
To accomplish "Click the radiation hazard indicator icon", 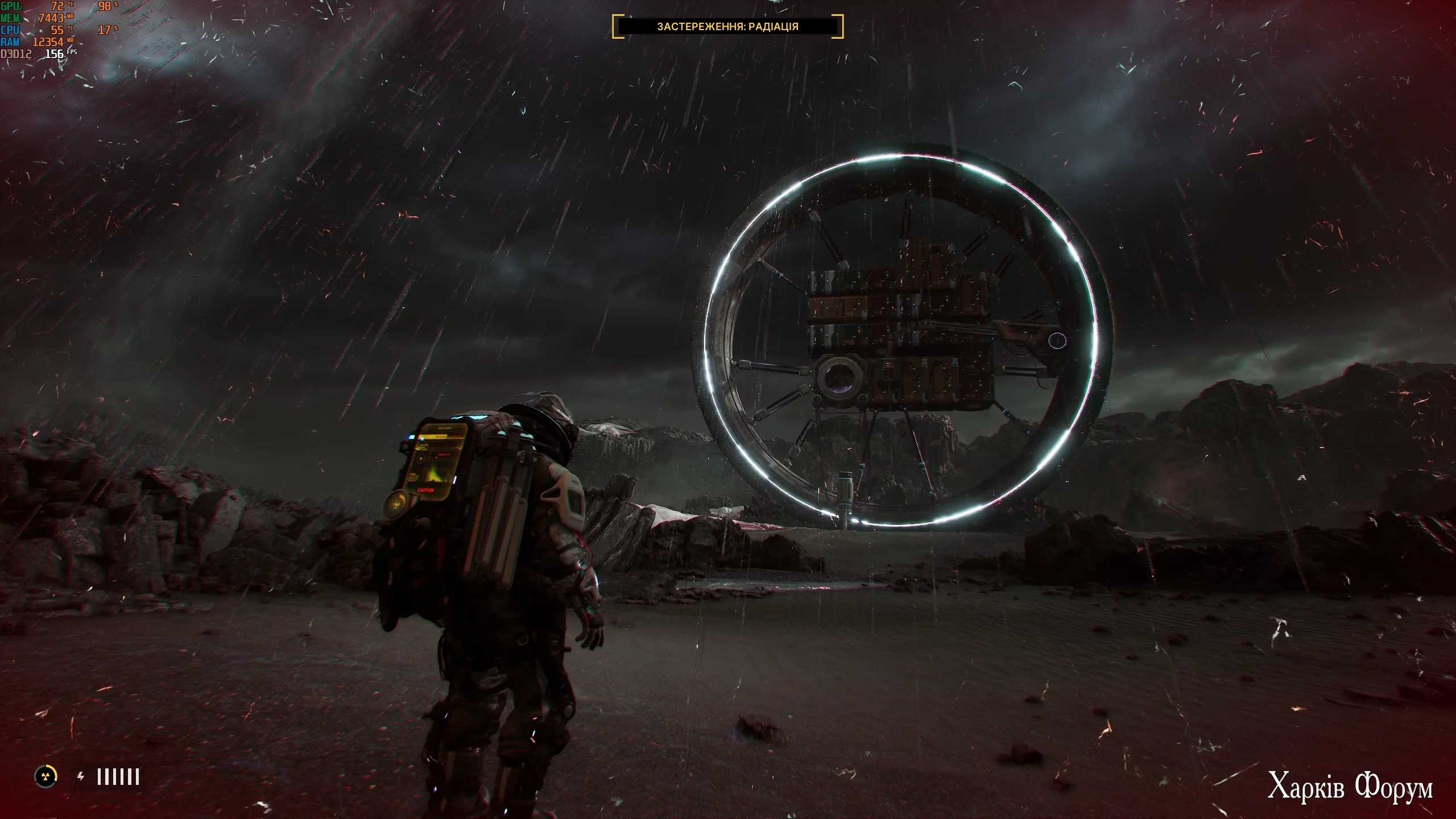I will pos(46,776).
